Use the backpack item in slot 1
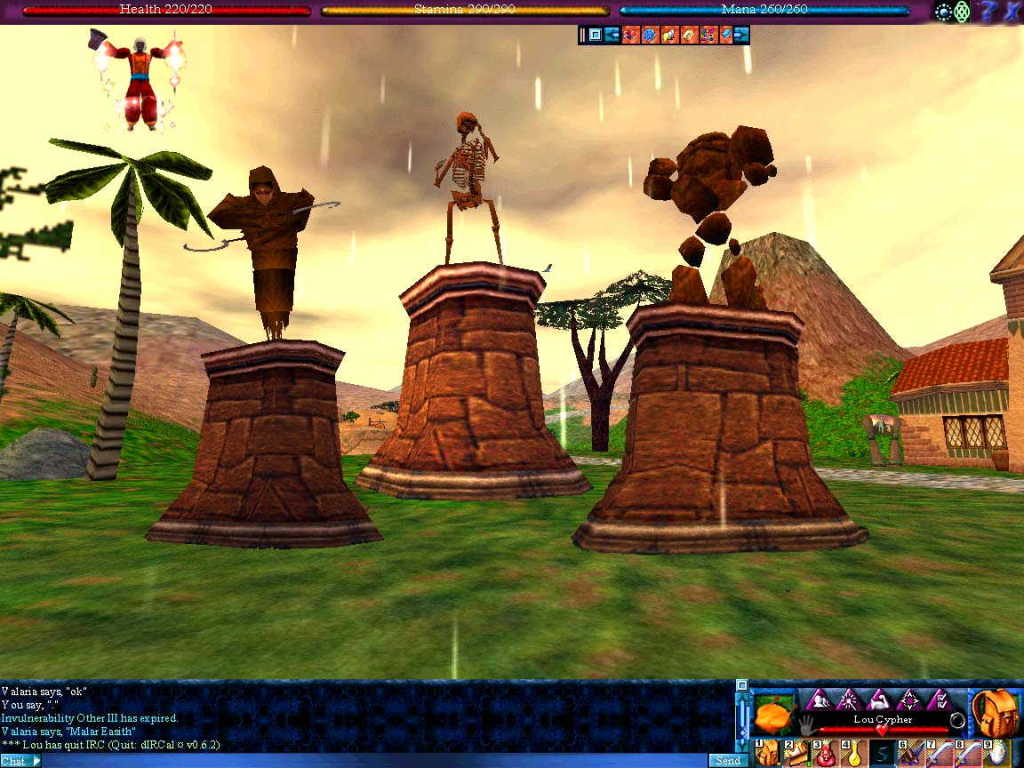 [x=767, y=753]
